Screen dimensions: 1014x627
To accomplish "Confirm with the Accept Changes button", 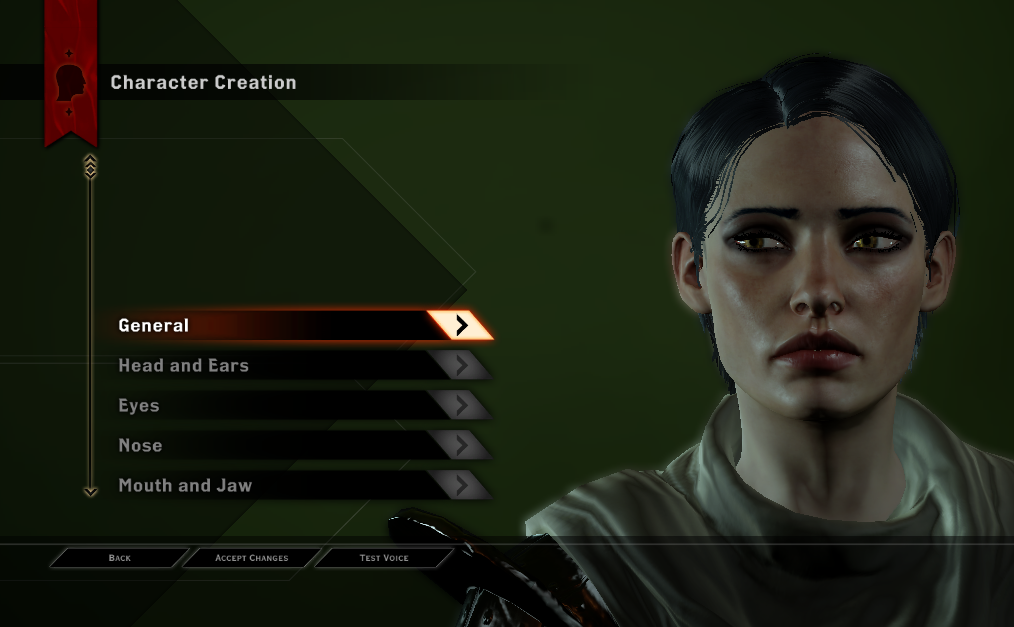I will click(x=252, y=558).
